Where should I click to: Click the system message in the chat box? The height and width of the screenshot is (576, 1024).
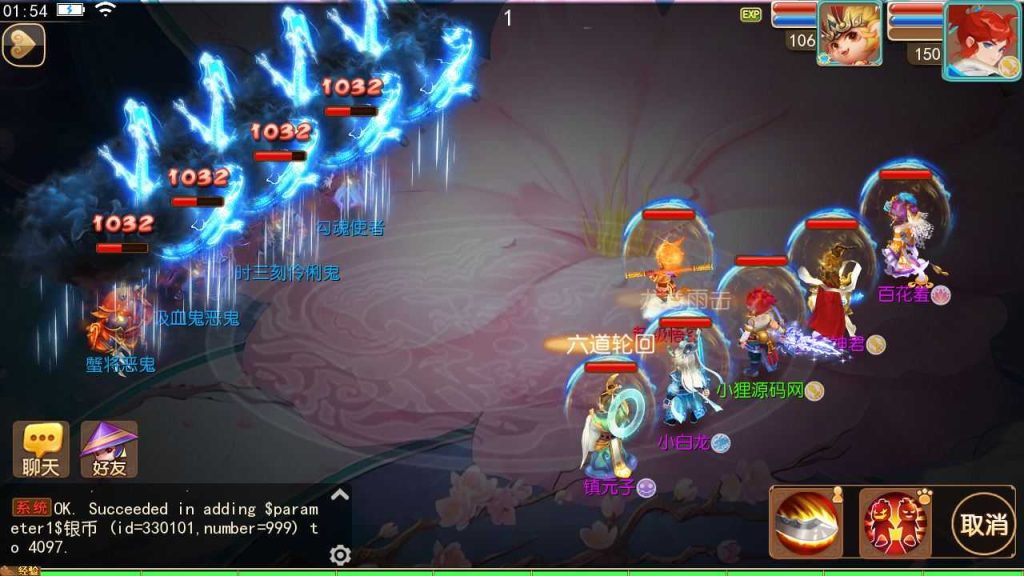coord(165,526)
